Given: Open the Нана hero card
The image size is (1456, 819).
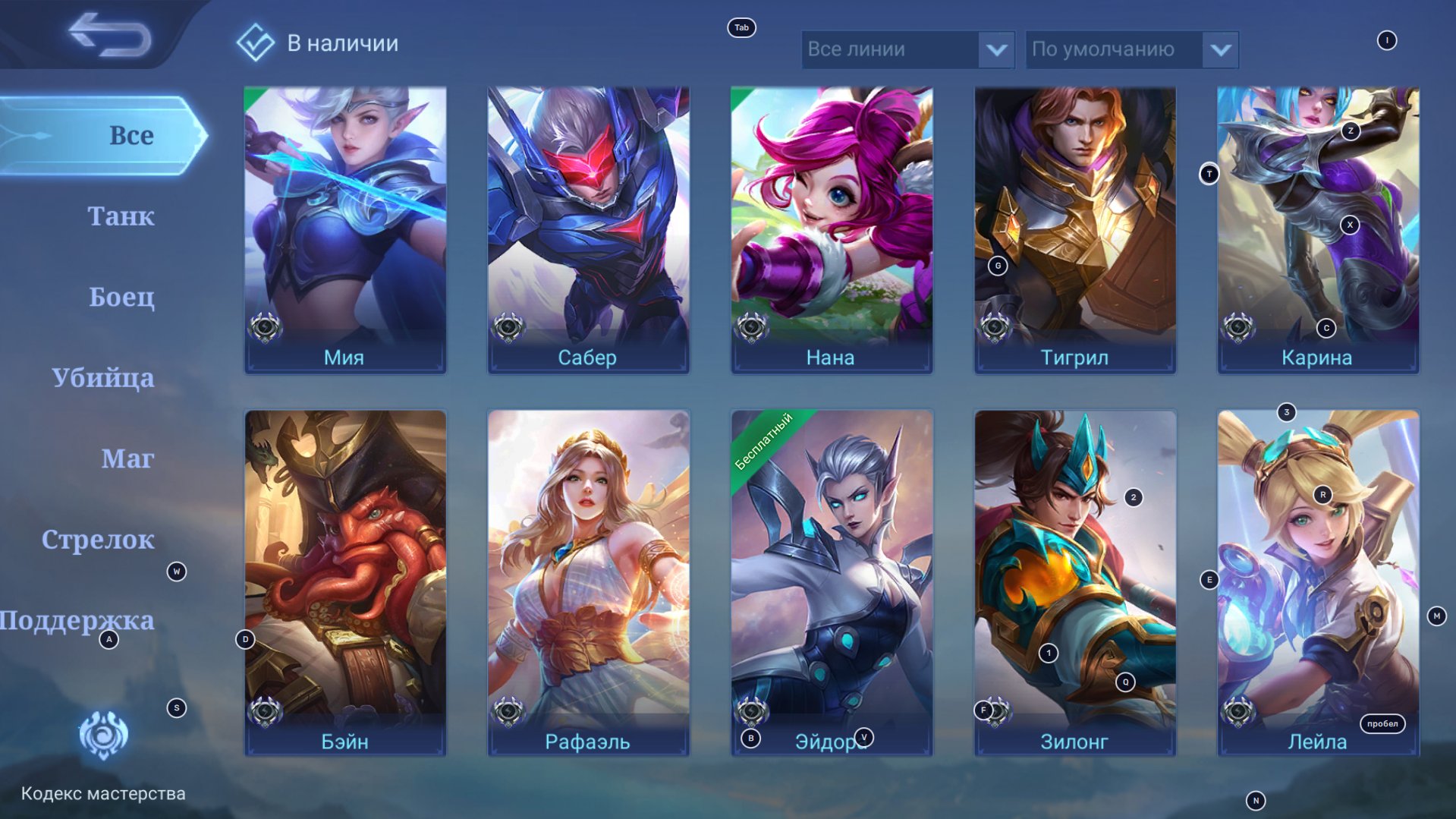Looking at the screenshot, I should coord(832,229).
